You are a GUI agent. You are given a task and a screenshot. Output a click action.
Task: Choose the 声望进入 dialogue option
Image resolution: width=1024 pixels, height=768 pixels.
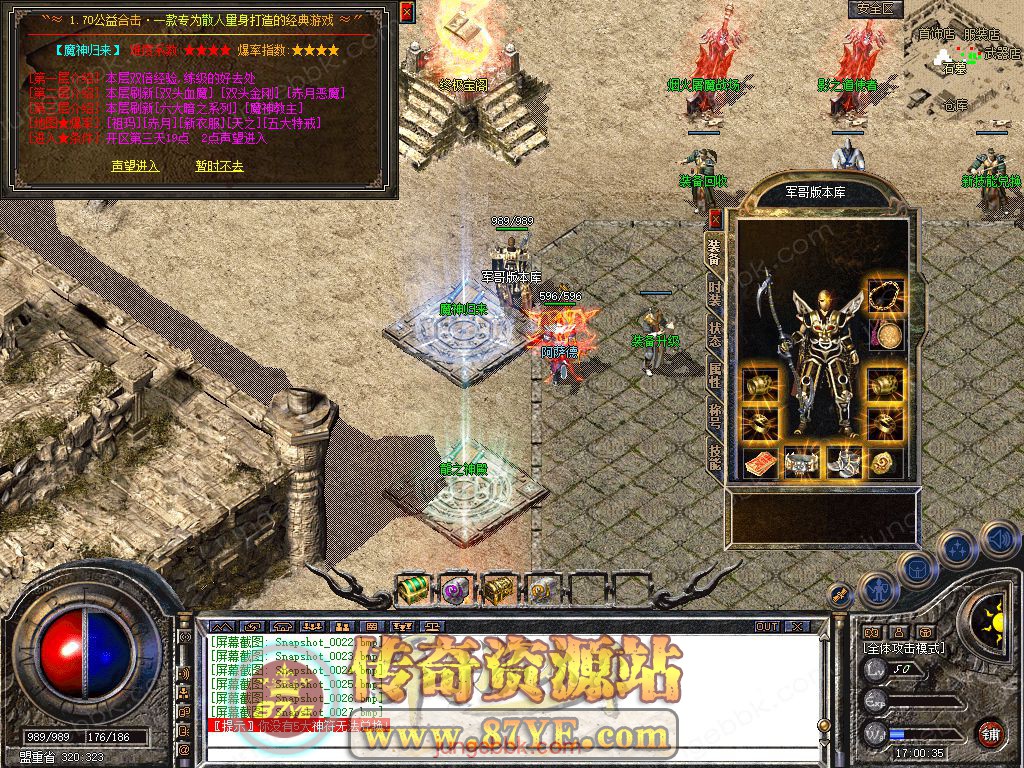(134, 166)
